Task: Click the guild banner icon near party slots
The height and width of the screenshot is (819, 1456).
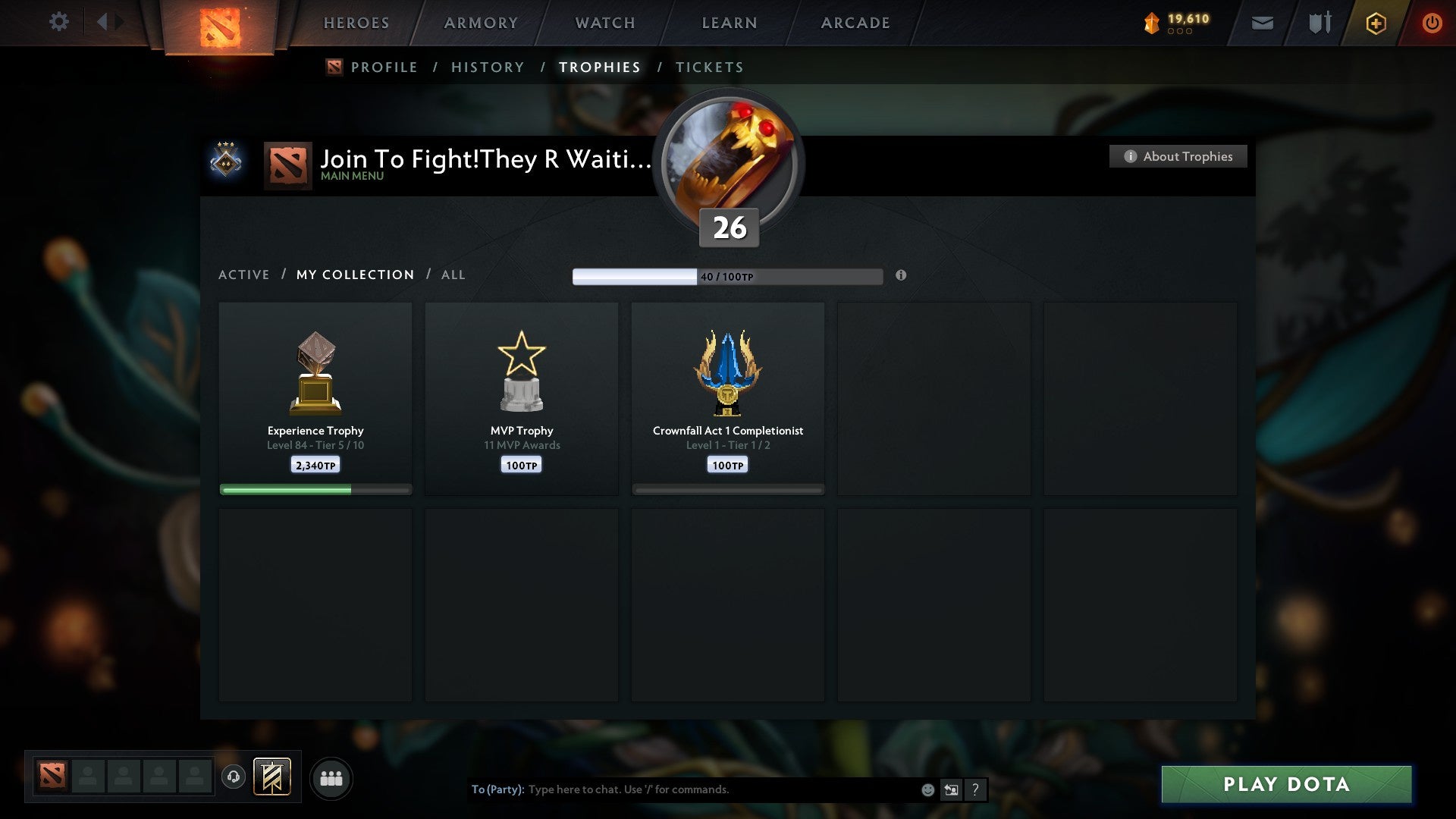Action: [273, 777]
